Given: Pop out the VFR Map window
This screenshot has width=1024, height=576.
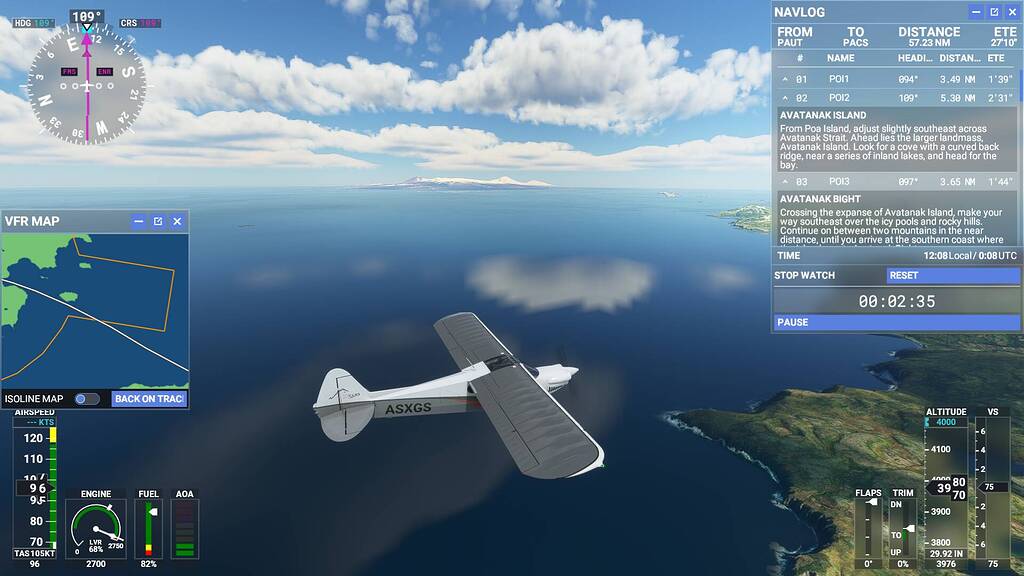Looking at the screenshot, I should coord(158,221).
